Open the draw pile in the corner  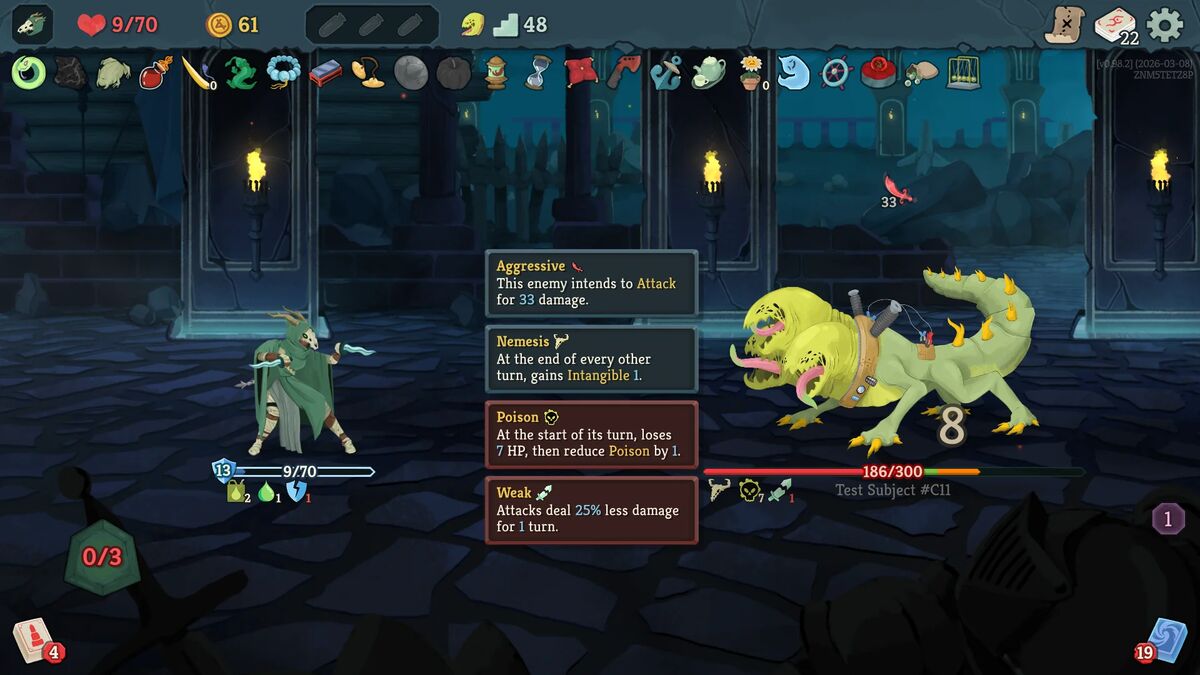(x=33, y=639)
